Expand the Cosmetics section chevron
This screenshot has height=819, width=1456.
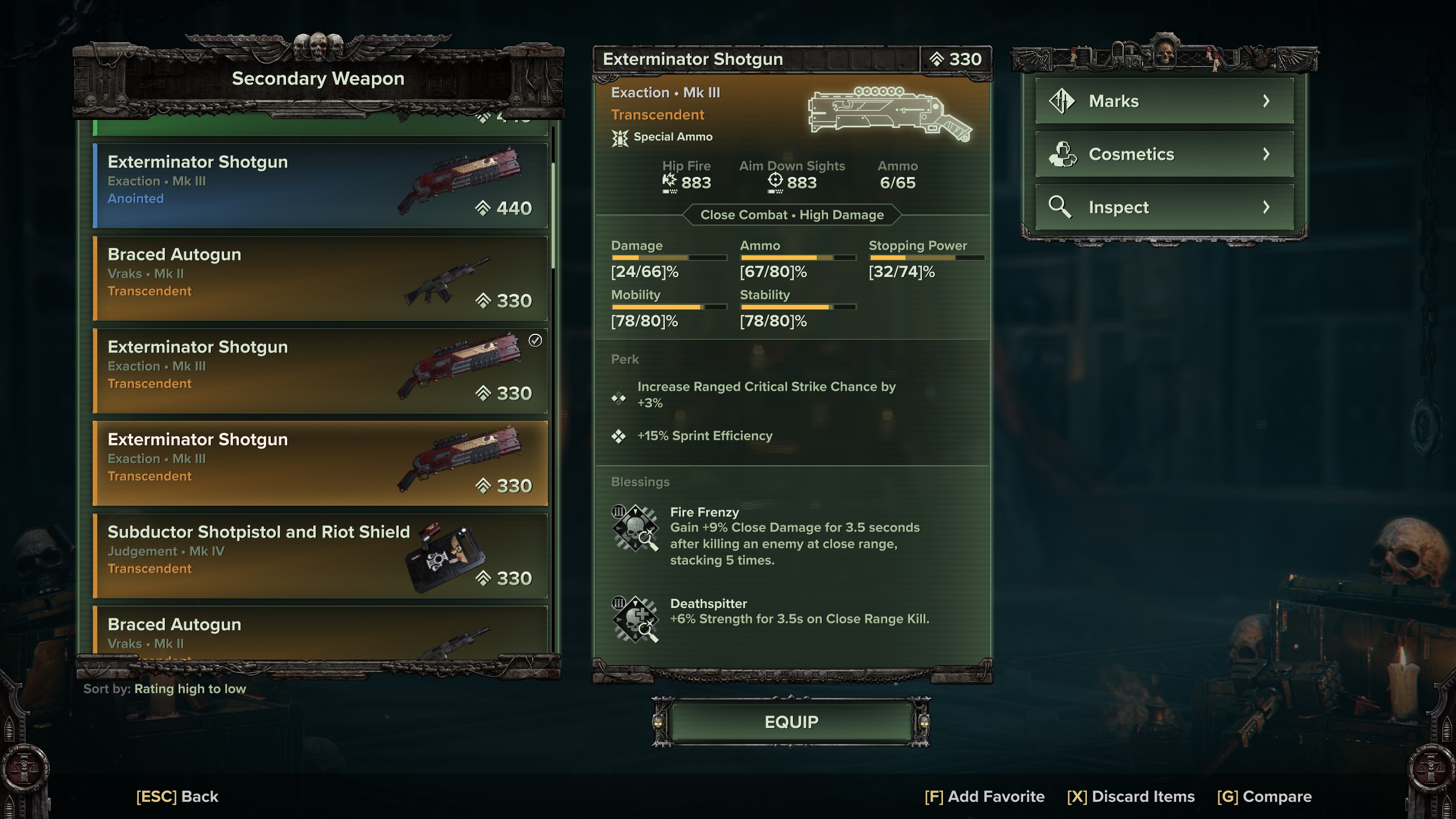[1267, 154]
